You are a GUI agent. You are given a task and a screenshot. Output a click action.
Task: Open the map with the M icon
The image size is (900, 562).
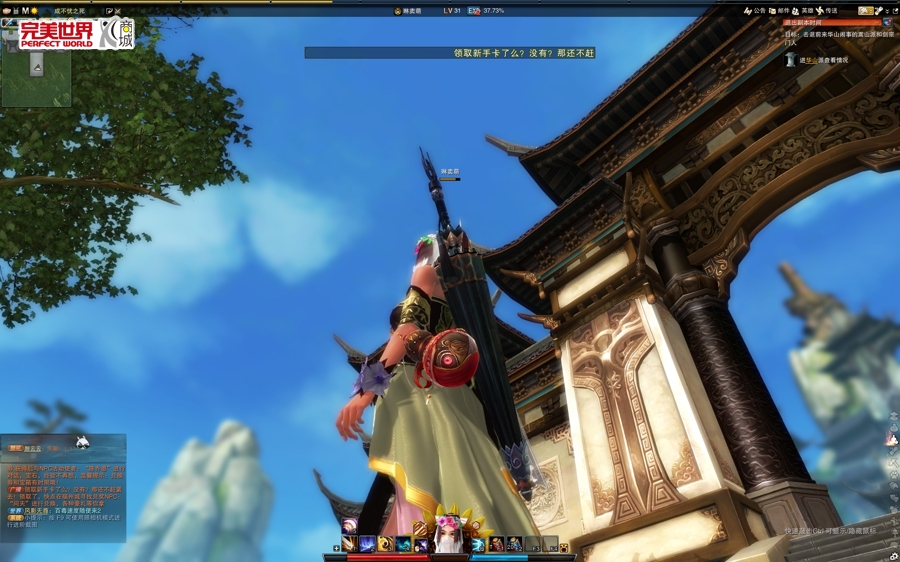(x=26, y=11)
